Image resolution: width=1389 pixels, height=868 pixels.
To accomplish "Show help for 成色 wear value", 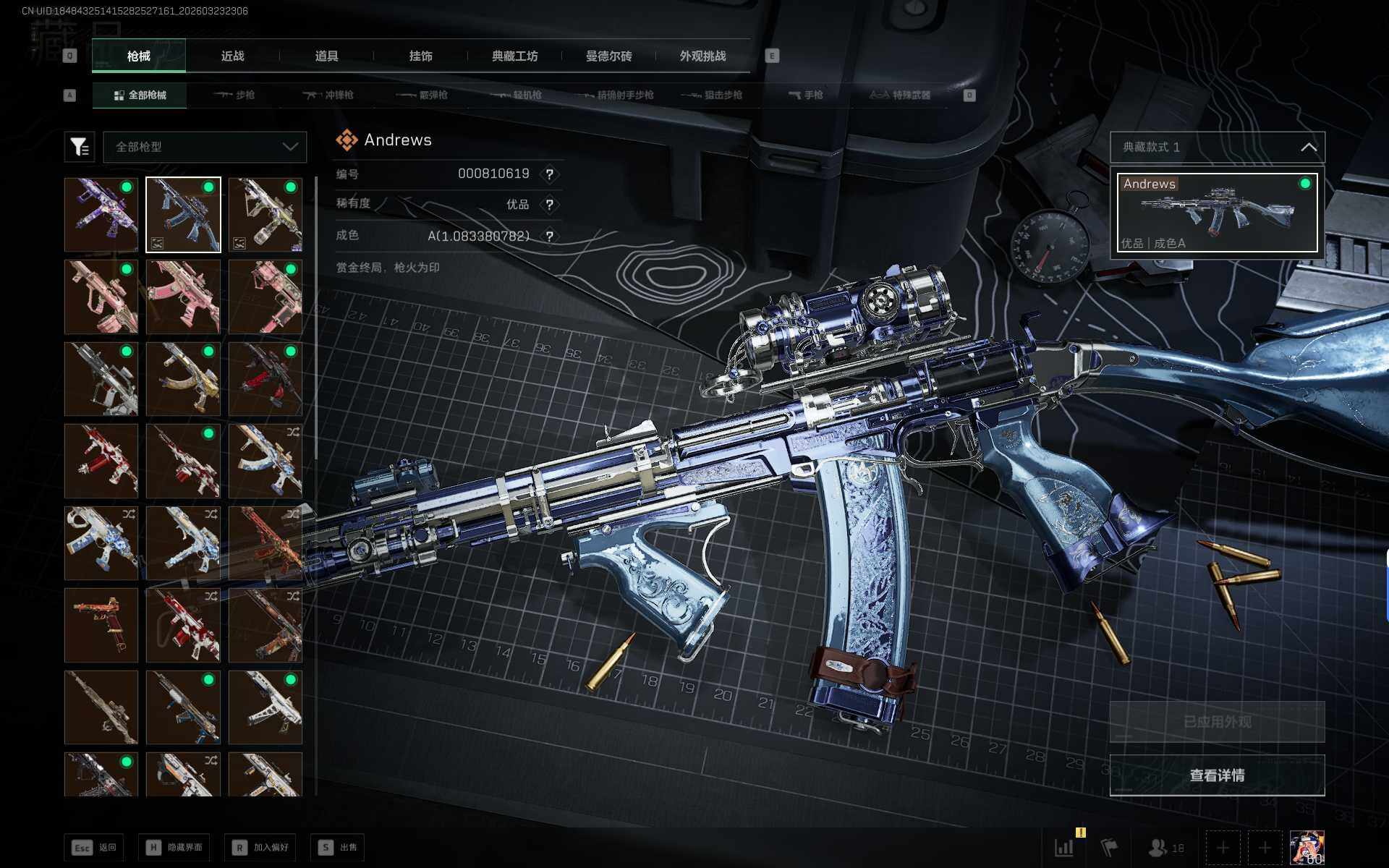I will (550, 237).
